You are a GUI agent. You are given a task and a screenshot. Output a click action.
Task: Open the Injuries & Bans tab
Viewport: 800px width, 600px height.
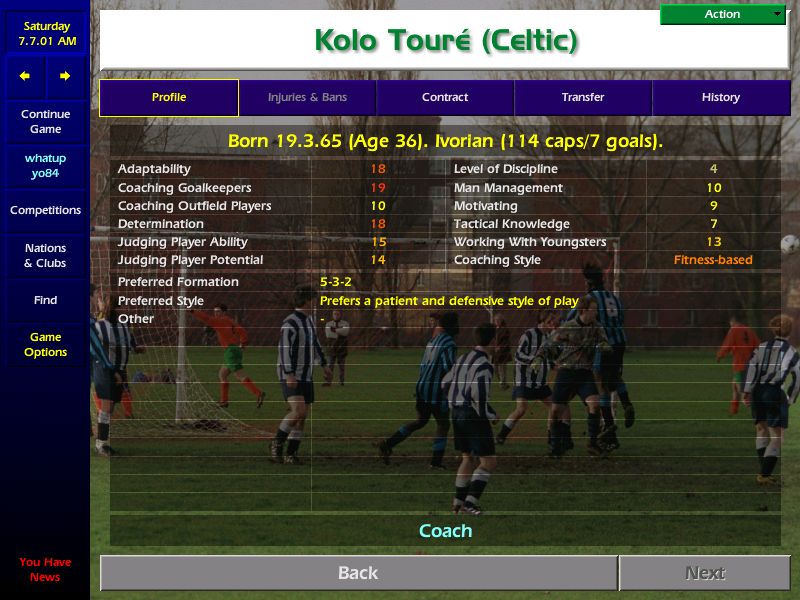click(307, 98)
